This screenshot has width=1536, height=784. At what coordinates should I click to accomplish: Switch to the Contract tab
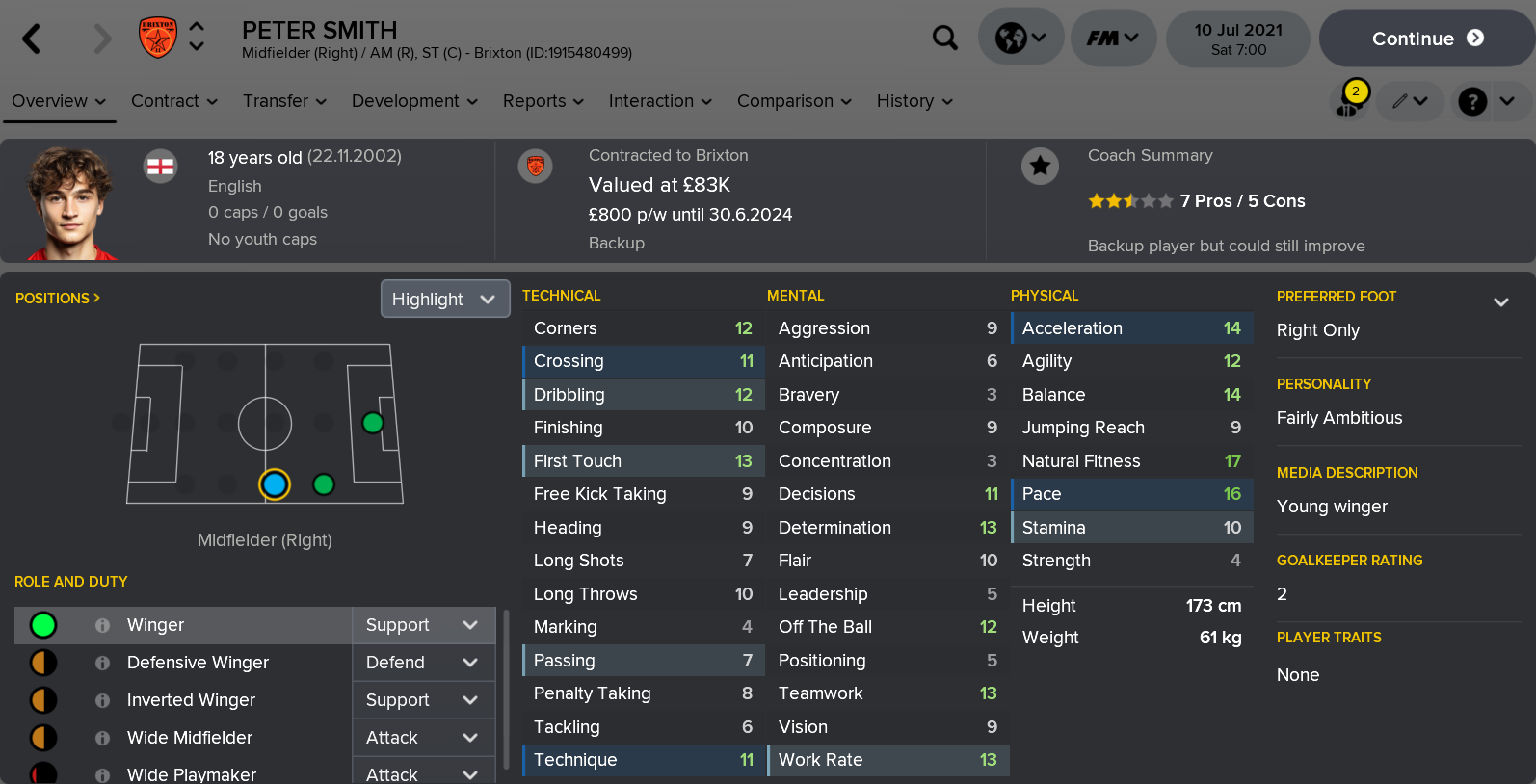click(x=166, y=101)
